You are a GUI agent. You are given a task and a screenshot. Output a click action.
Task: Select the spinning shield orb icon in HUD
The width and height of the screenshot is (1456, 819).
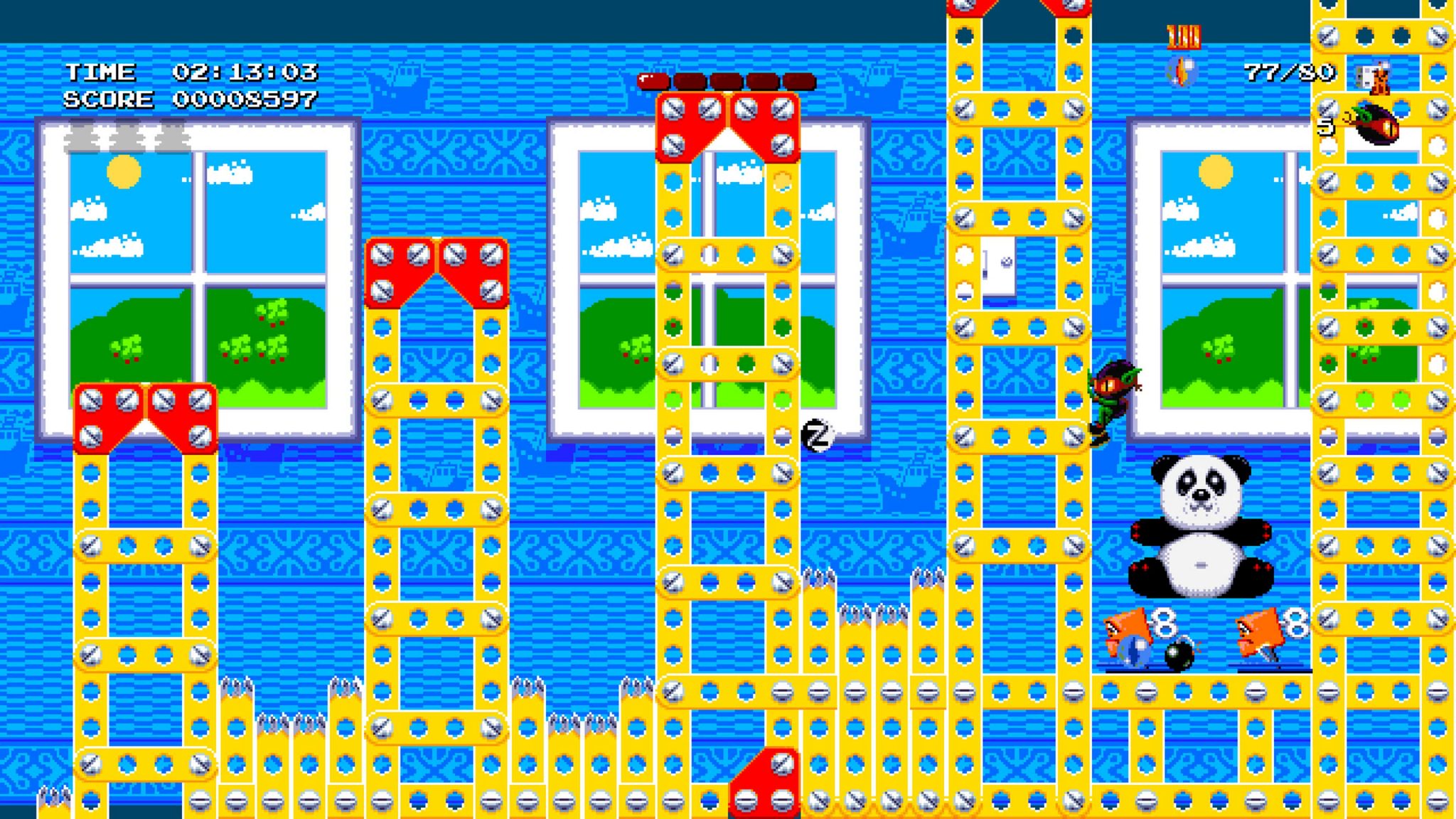pyautogui.click(x=1182, y=72)
